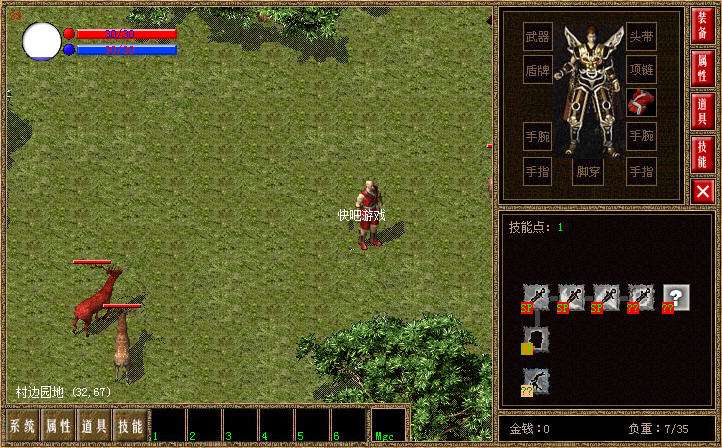This screenshot has height=448, width=722.
Task: Select the 盾牌 shield equipment slot
Action: (x=538, y=69)
